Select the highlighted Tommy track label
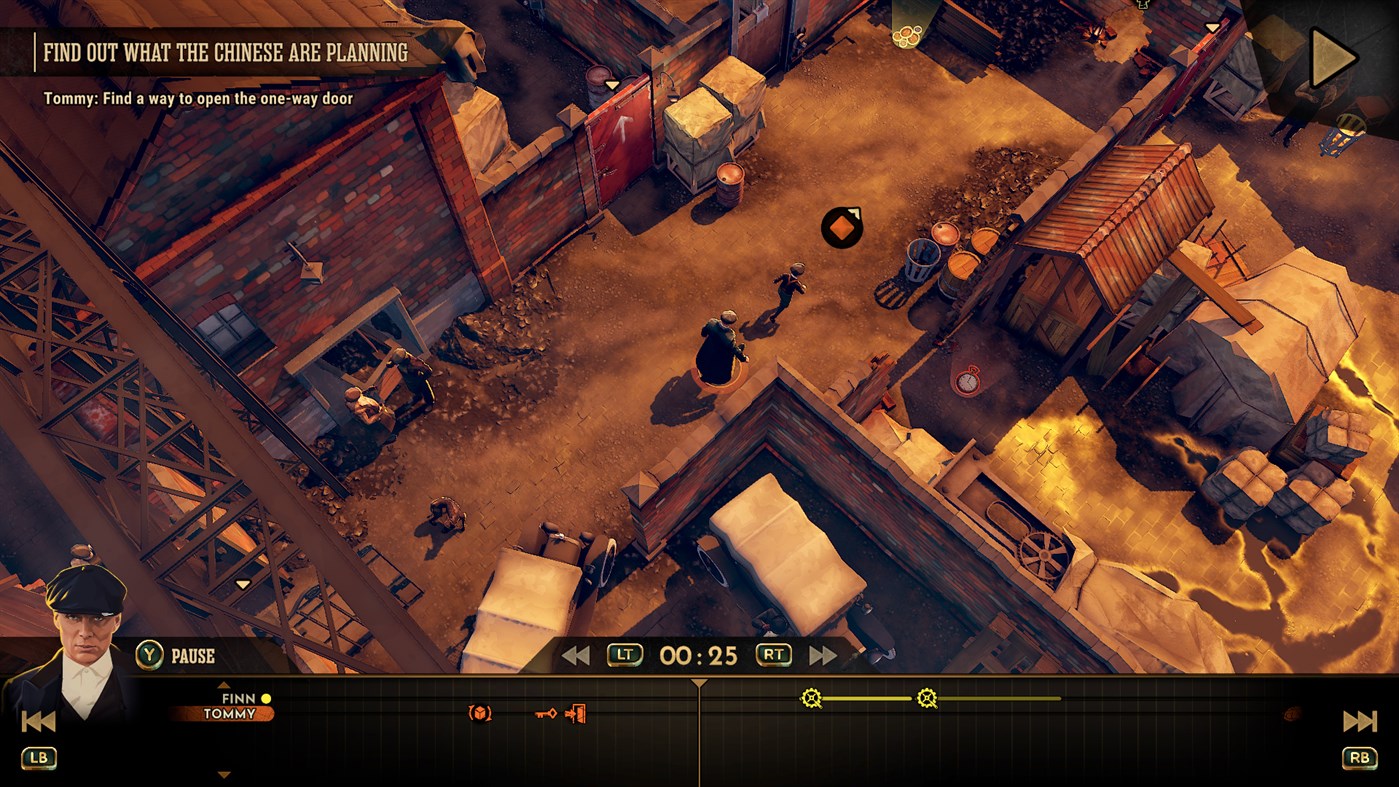Screen dimensions: 1399x787 click(232, 714)
